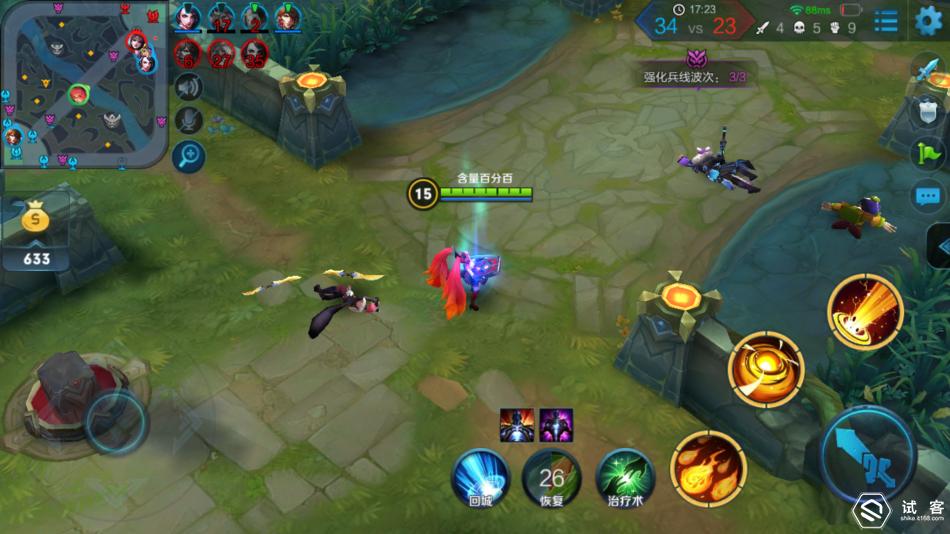Cast the swirling fire orb skill

765,369
